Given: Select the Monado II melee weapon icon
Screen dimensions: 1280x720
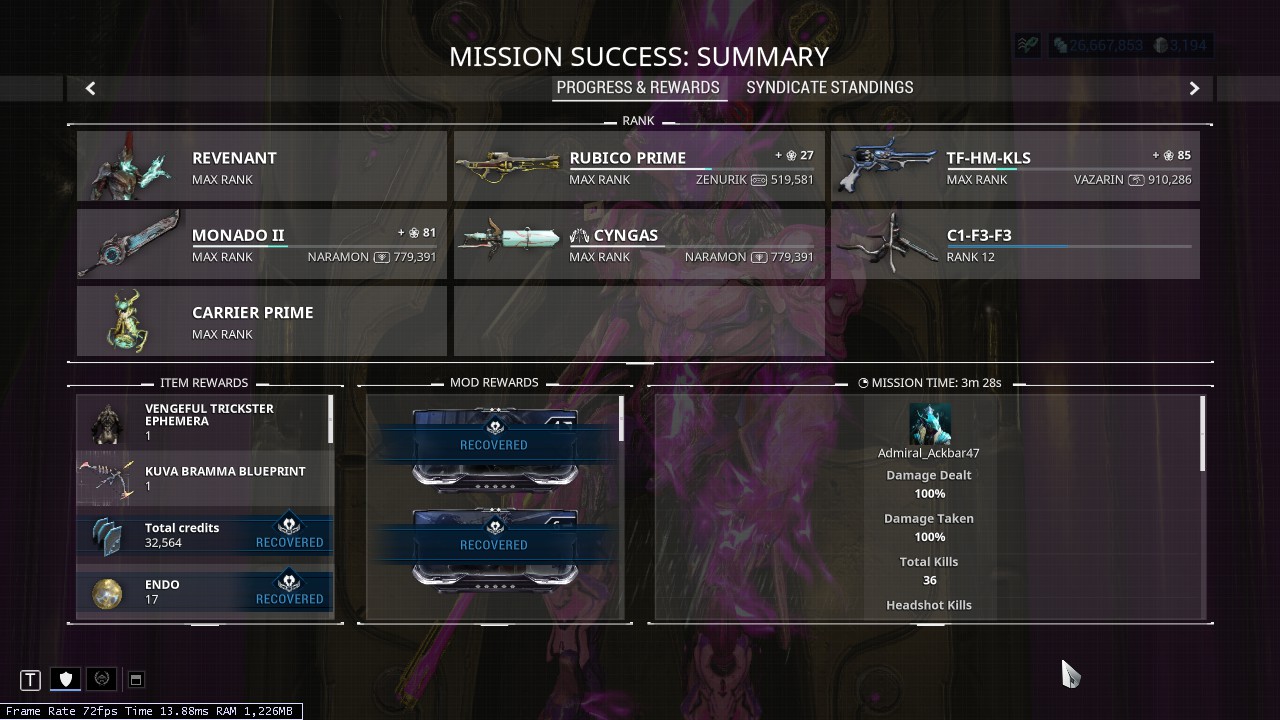Looking at the screenshot, I should [128, 243].
